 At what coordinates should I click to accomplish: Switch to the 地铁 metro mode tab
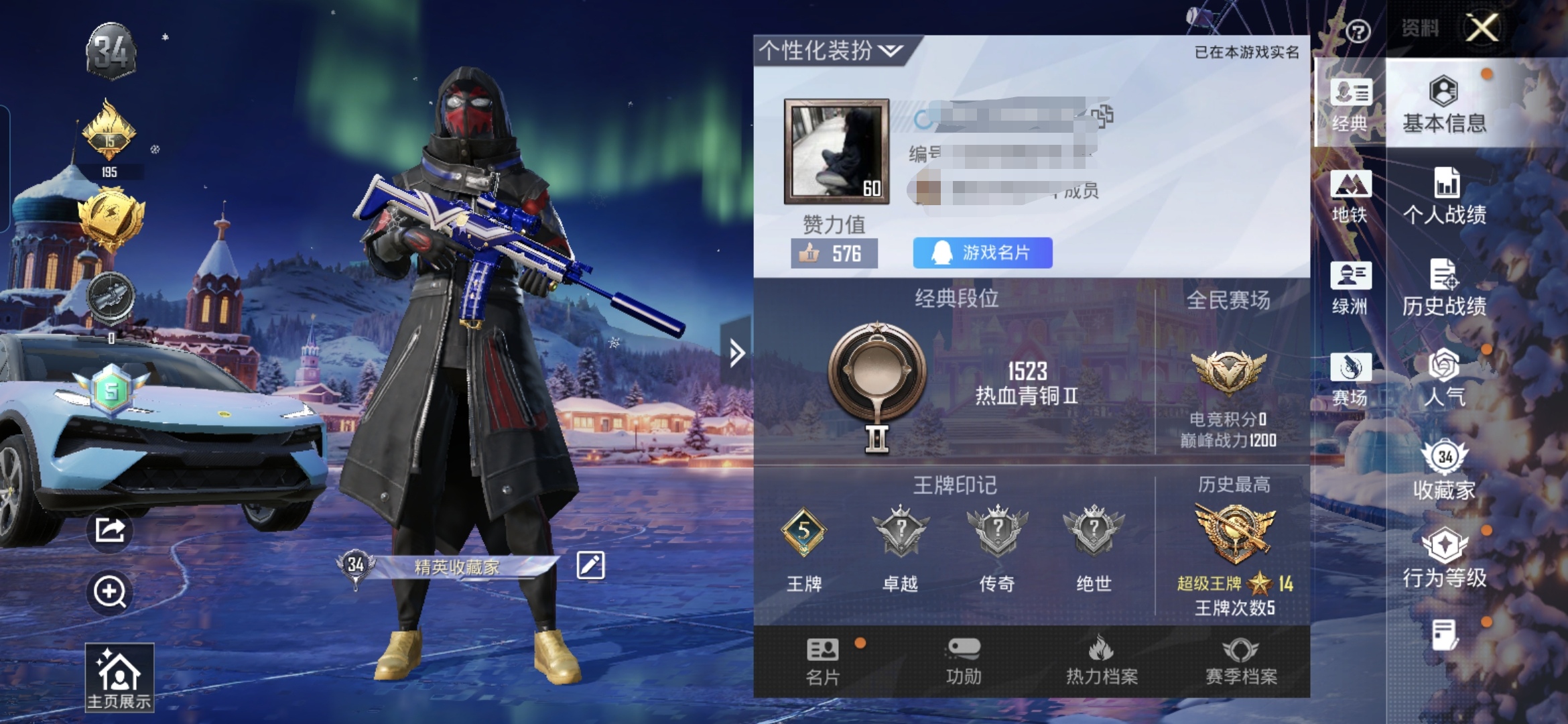click(x=1350, y=196)
